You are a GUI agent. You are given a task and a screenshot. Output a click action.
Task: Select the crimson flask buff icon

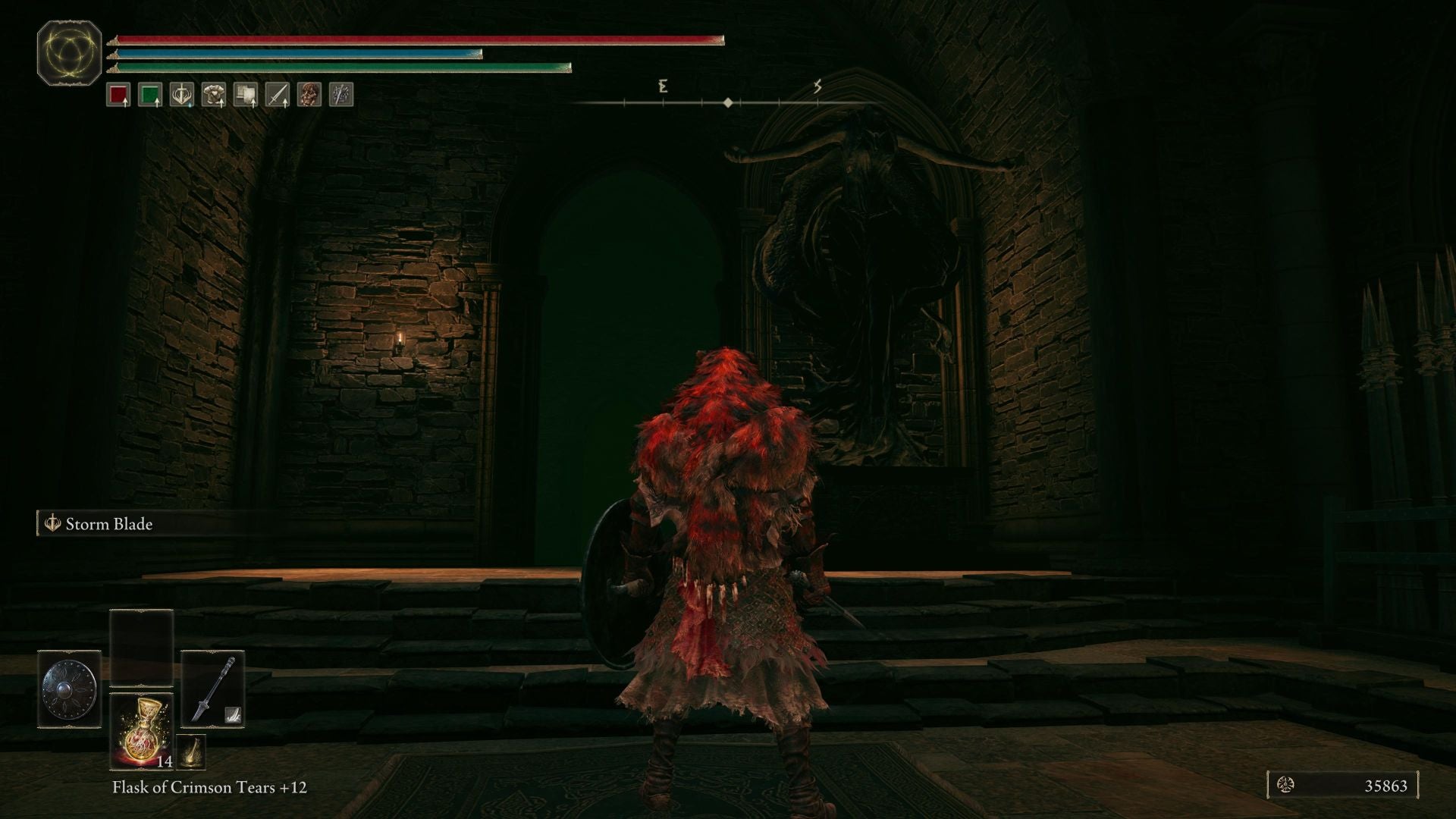pyautogui.click(x=120, y=94)
